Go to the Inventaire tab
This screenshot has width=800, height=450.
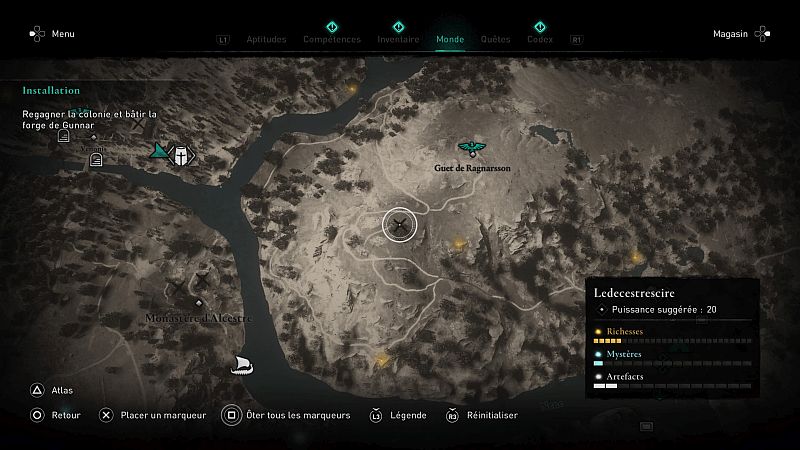pyautogui.click(x=398, y=40)
